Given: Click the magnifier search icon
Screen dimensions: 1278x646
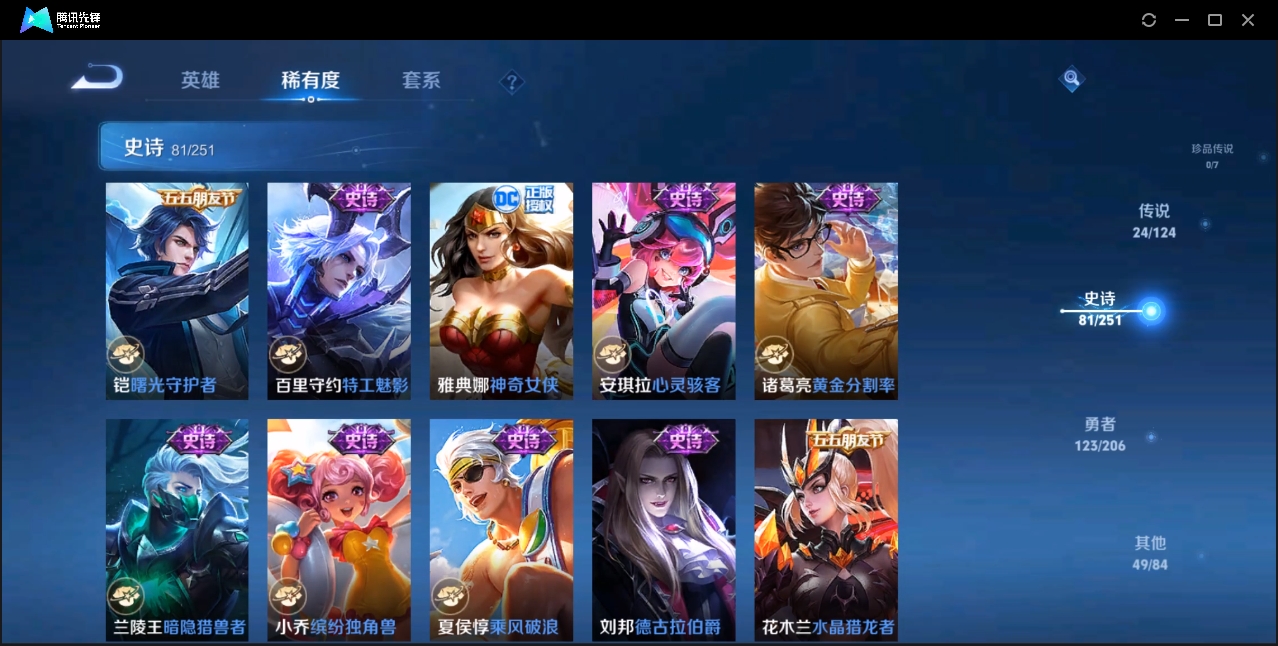Looking at the screenshot, I should (x=1071, y=78).
